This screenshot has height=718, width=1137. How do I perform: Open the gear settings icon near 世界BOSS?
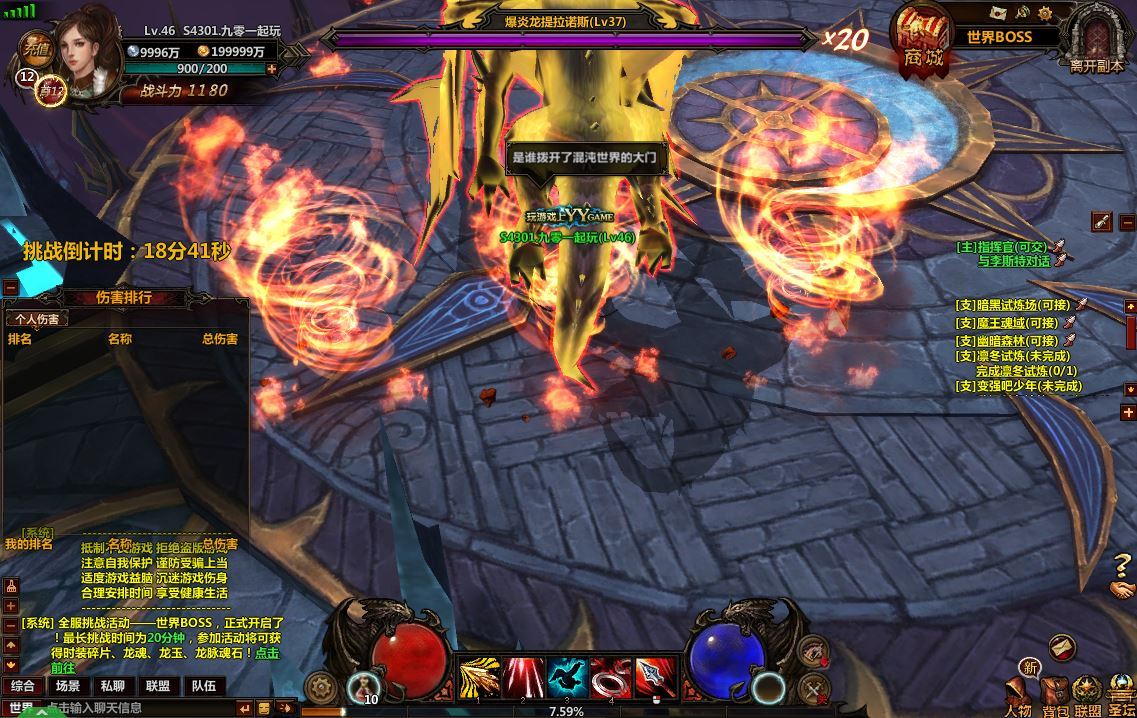1046,13
